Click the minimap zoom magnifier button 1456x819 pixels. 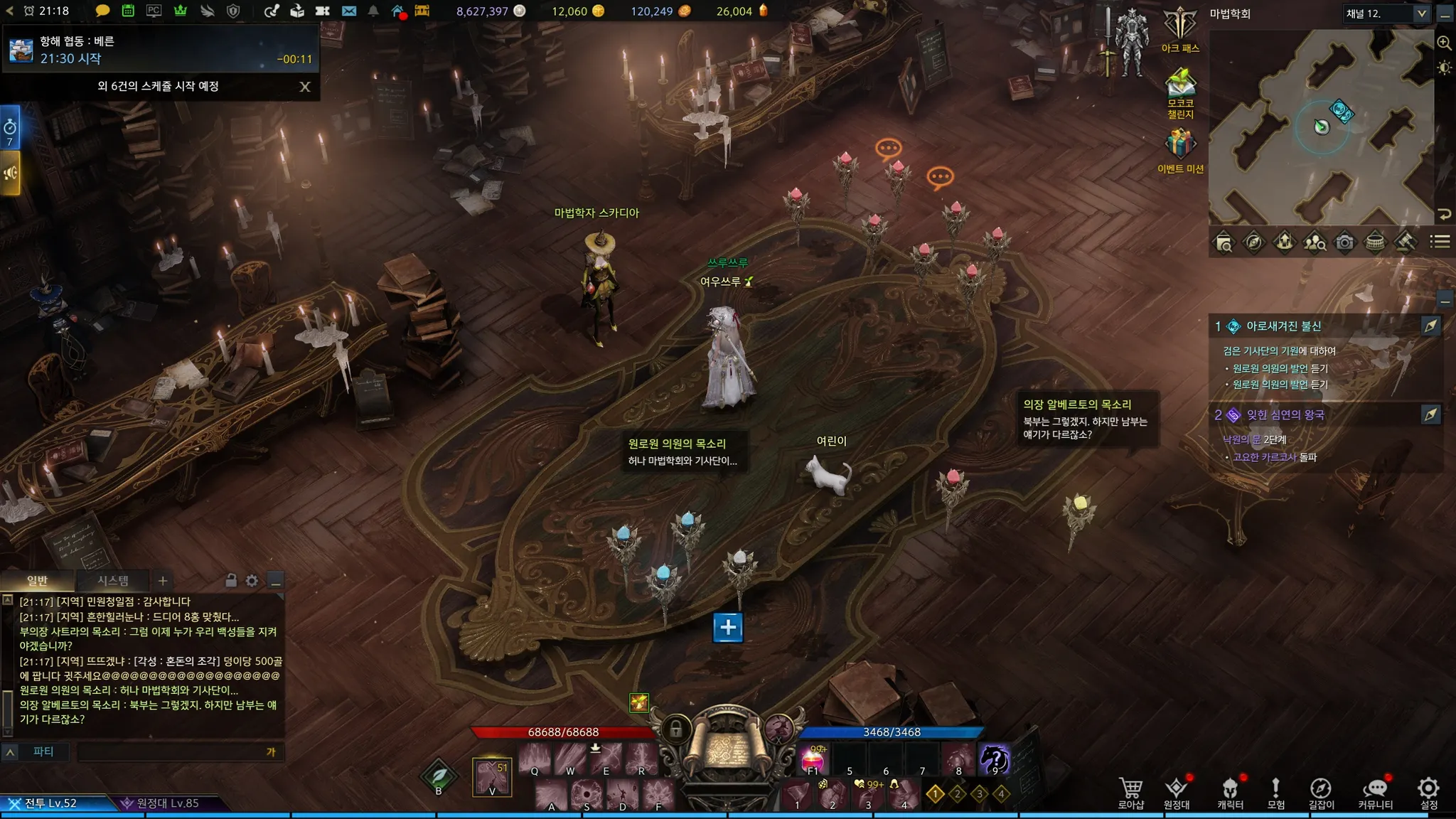click(x=1444, y=43)
